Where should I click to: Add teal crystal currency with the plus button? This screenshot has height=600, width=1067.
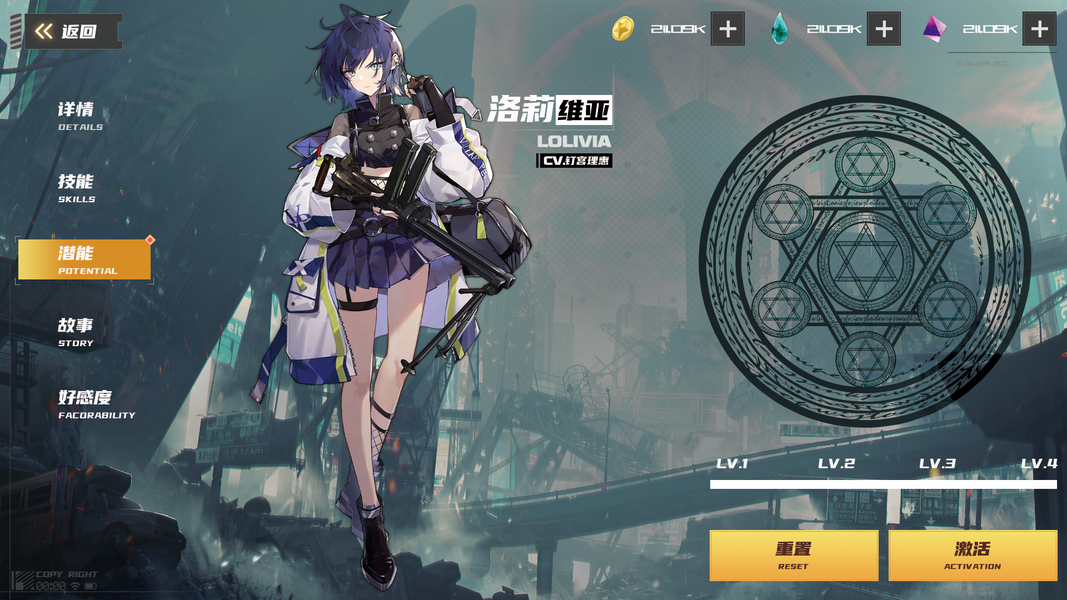884,29
